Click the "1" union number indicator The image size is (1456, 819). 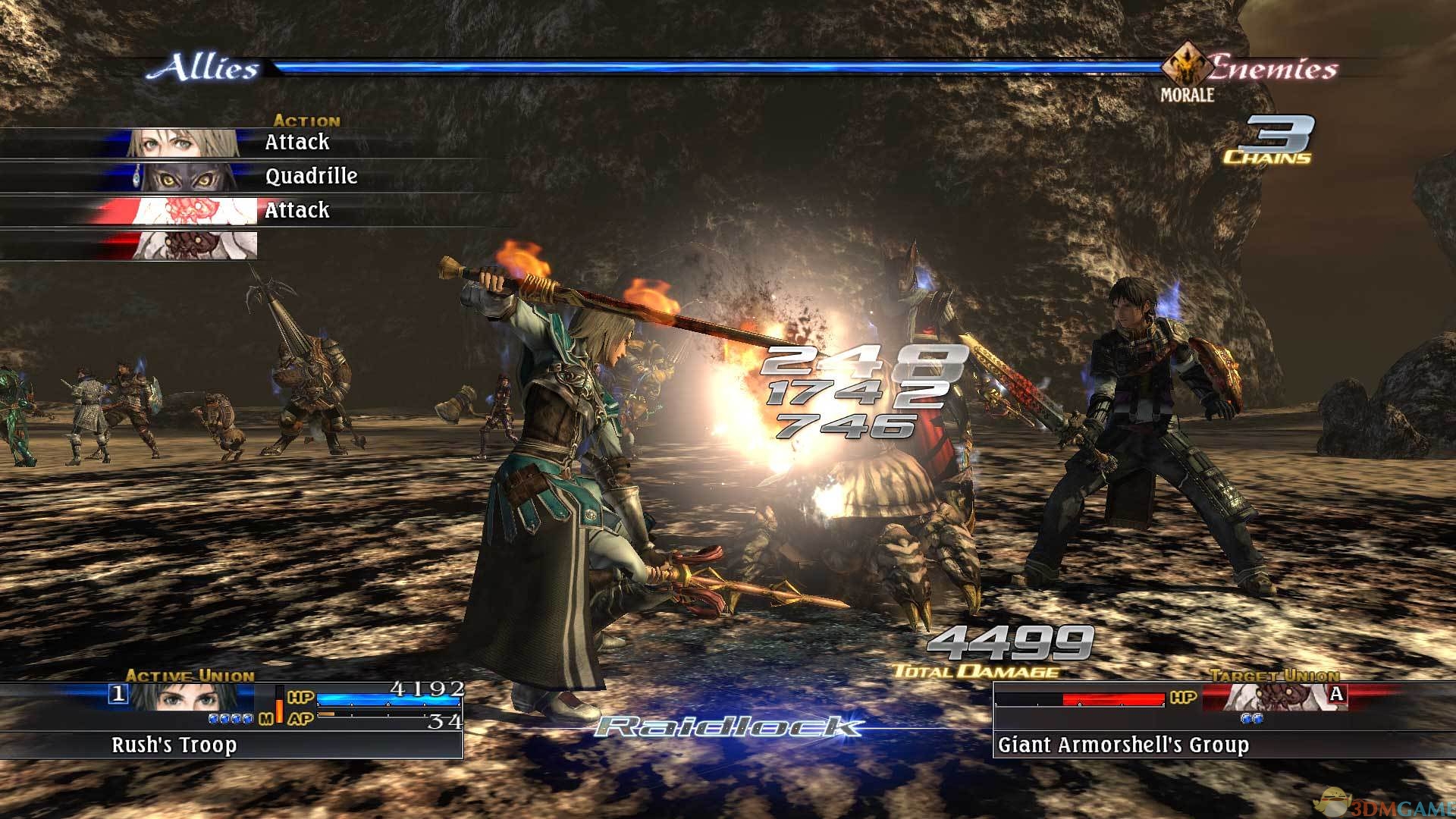pos(119,694)
